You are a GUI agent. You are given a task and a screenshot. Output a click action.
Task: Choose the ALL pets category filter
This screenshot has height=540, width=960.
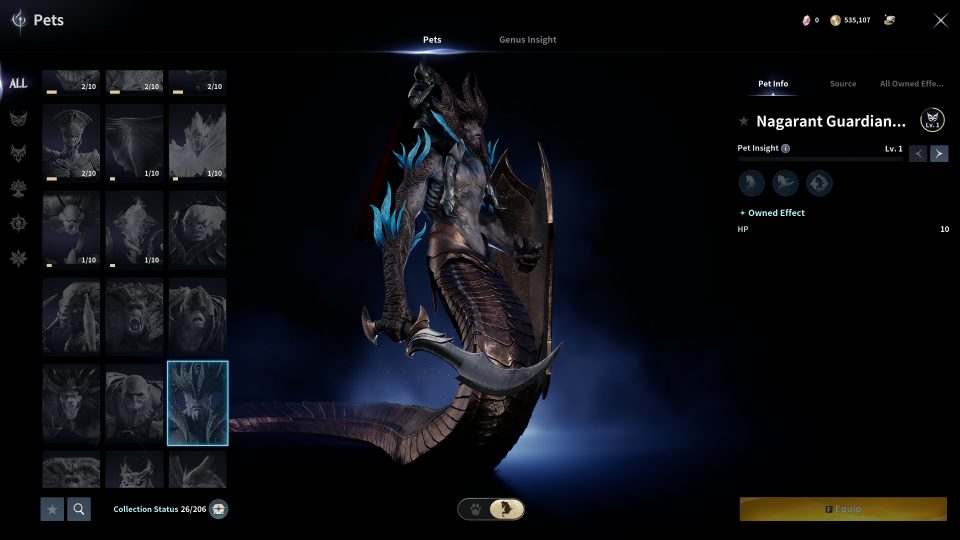point(18,84)
